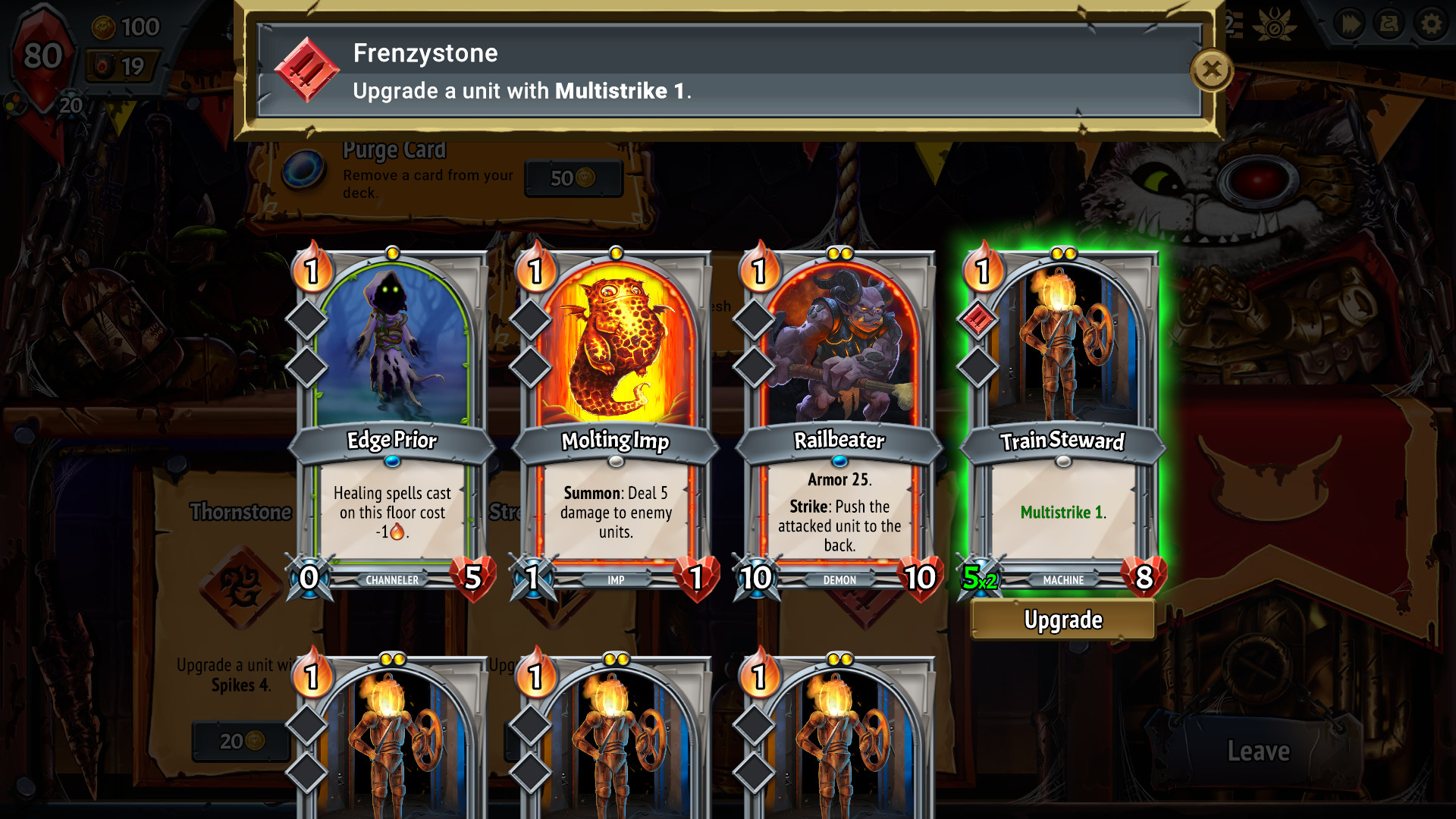The image size is (1456, 819).
Task: Click the puzzle piece mods icon
Action: point(1389,23)
